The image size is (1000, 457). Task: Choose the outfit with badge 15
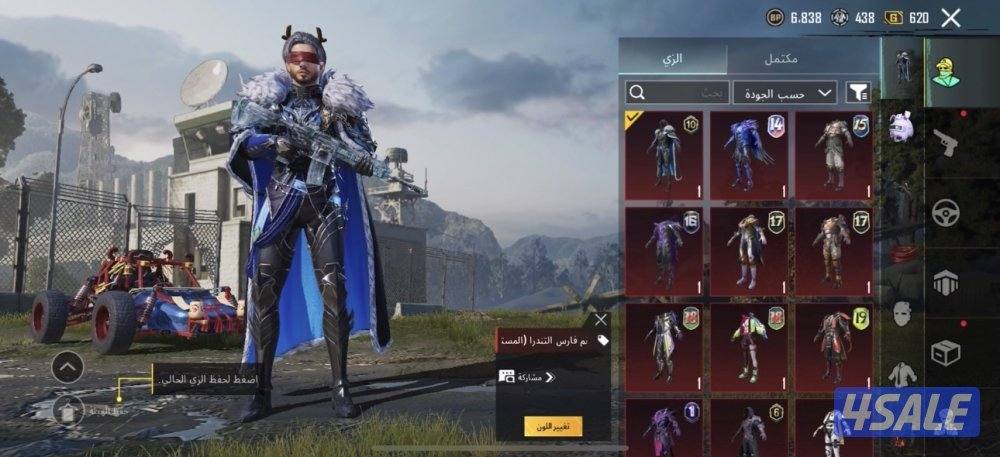click(x=833, y=154)
